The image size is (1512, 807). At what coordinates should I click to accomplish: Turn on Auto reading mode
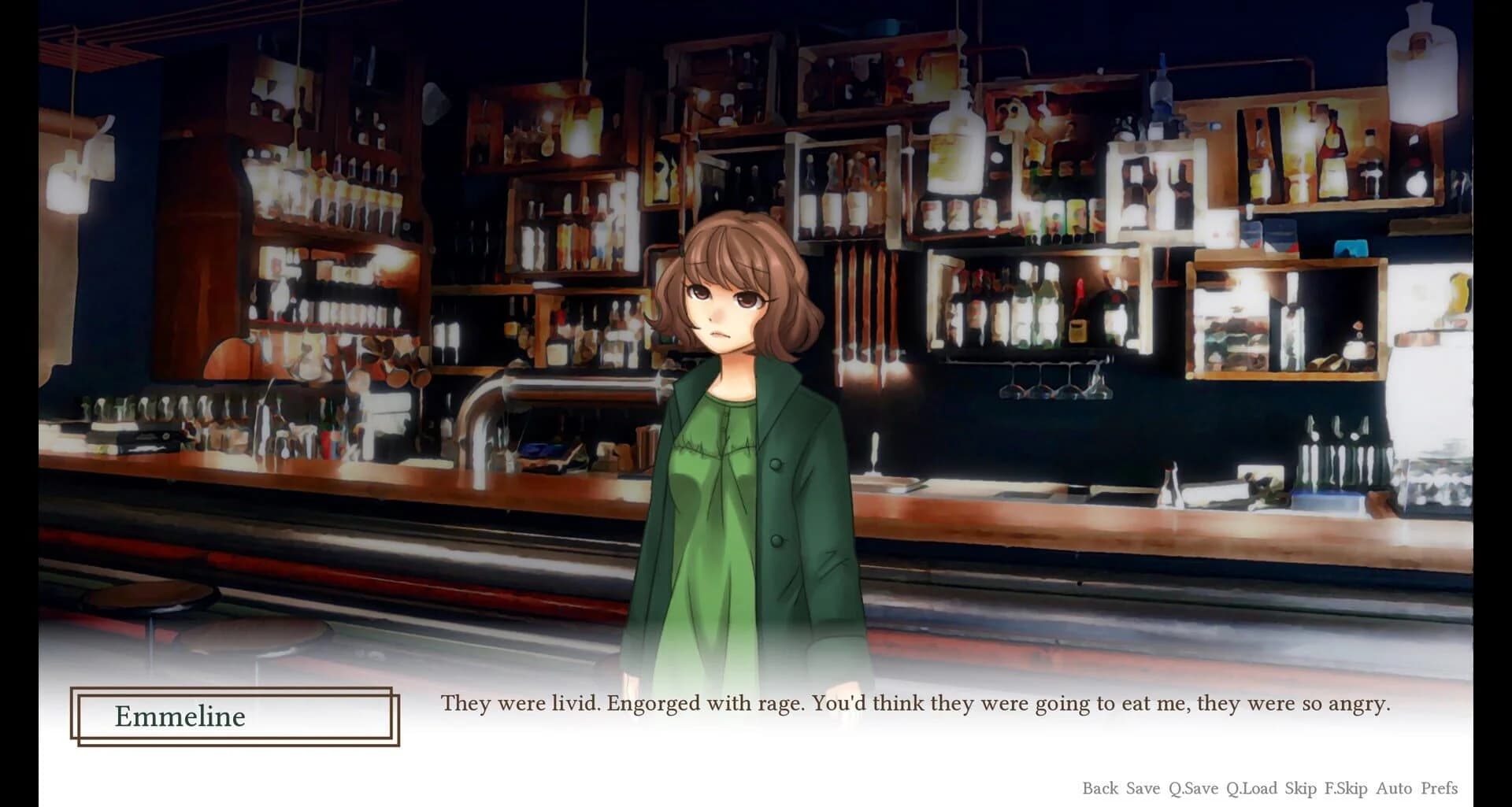click(1392, 787)
